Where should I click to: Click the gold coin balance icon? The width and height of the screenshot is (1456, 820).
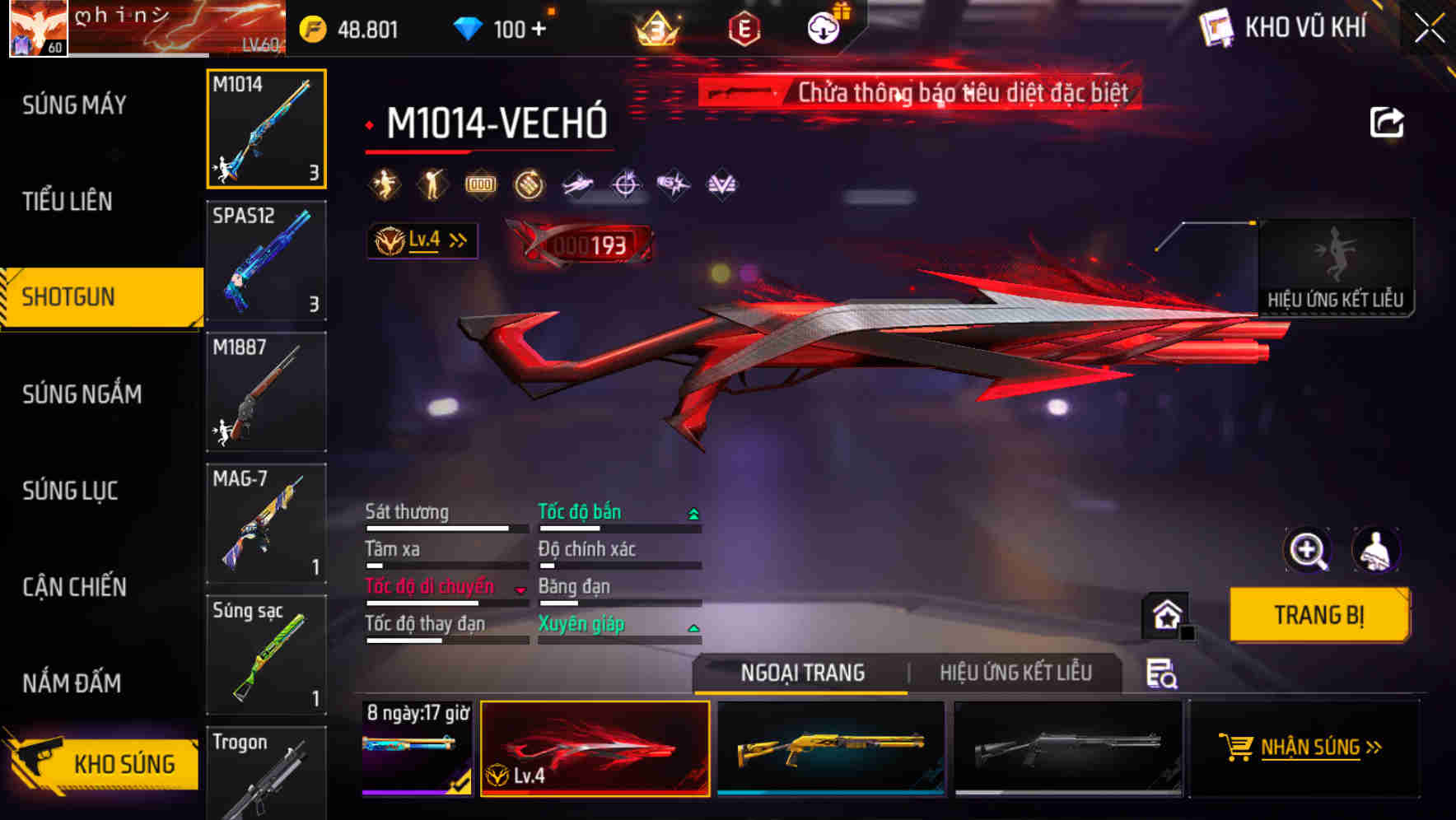tap(313, 27)
